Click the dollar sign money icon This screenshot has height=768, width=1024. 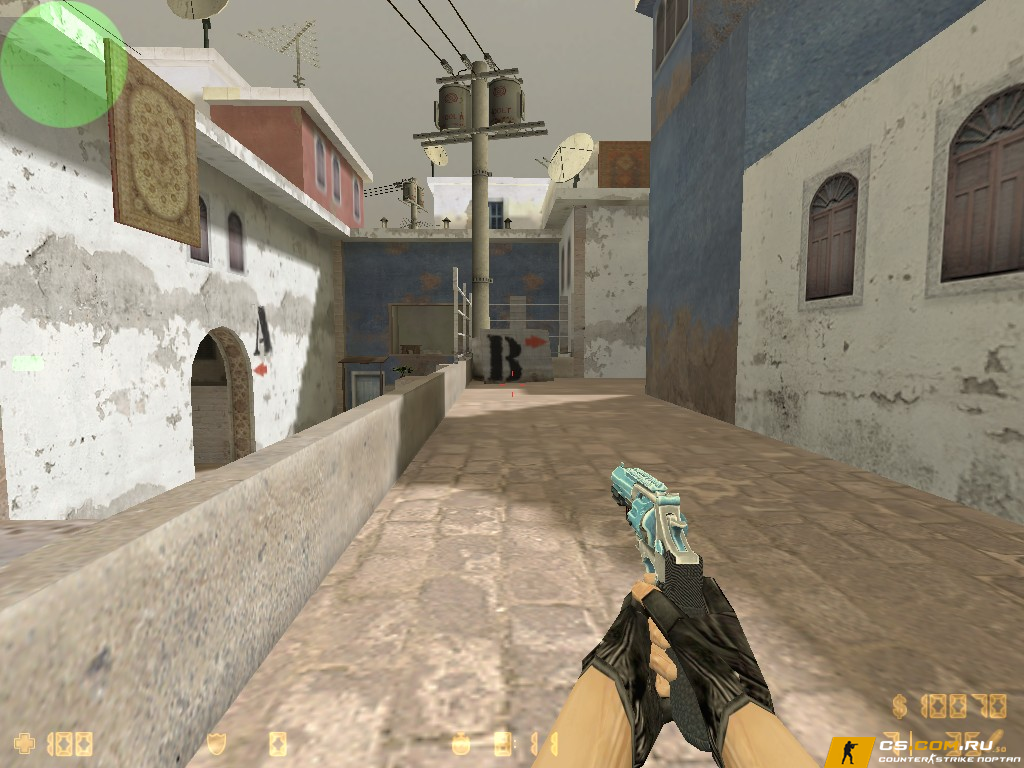click(900, 707)
